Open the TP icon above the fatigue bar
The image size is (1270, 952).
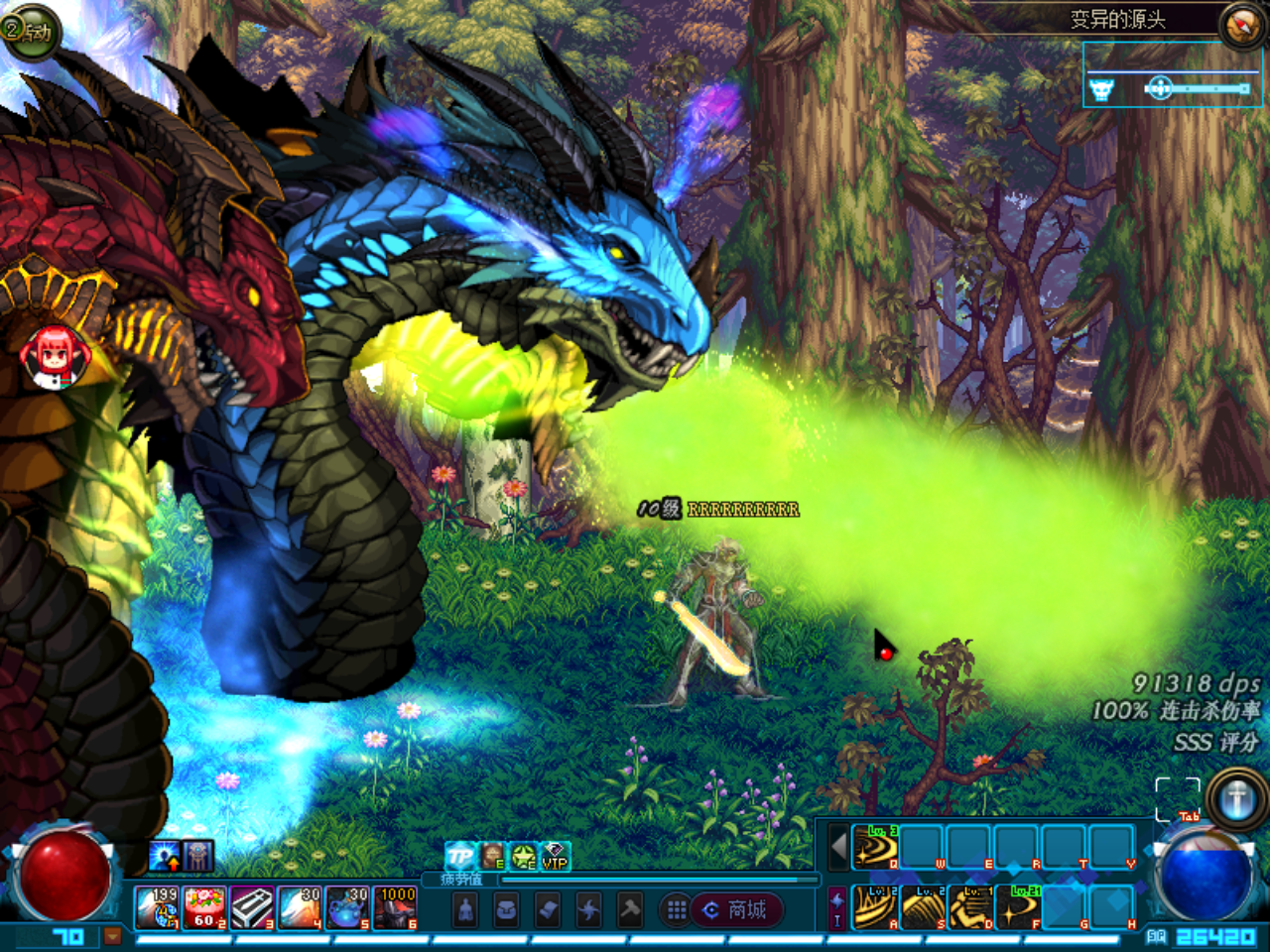(x=459, y=856)
